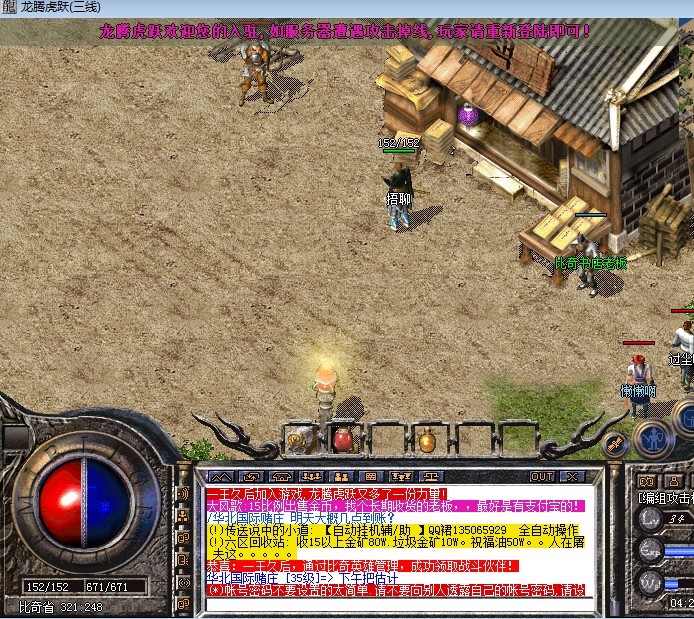Click the mountain-shaped chat toolbar button
The height and width of the screenshot is (619, 694).
(220, 476)
